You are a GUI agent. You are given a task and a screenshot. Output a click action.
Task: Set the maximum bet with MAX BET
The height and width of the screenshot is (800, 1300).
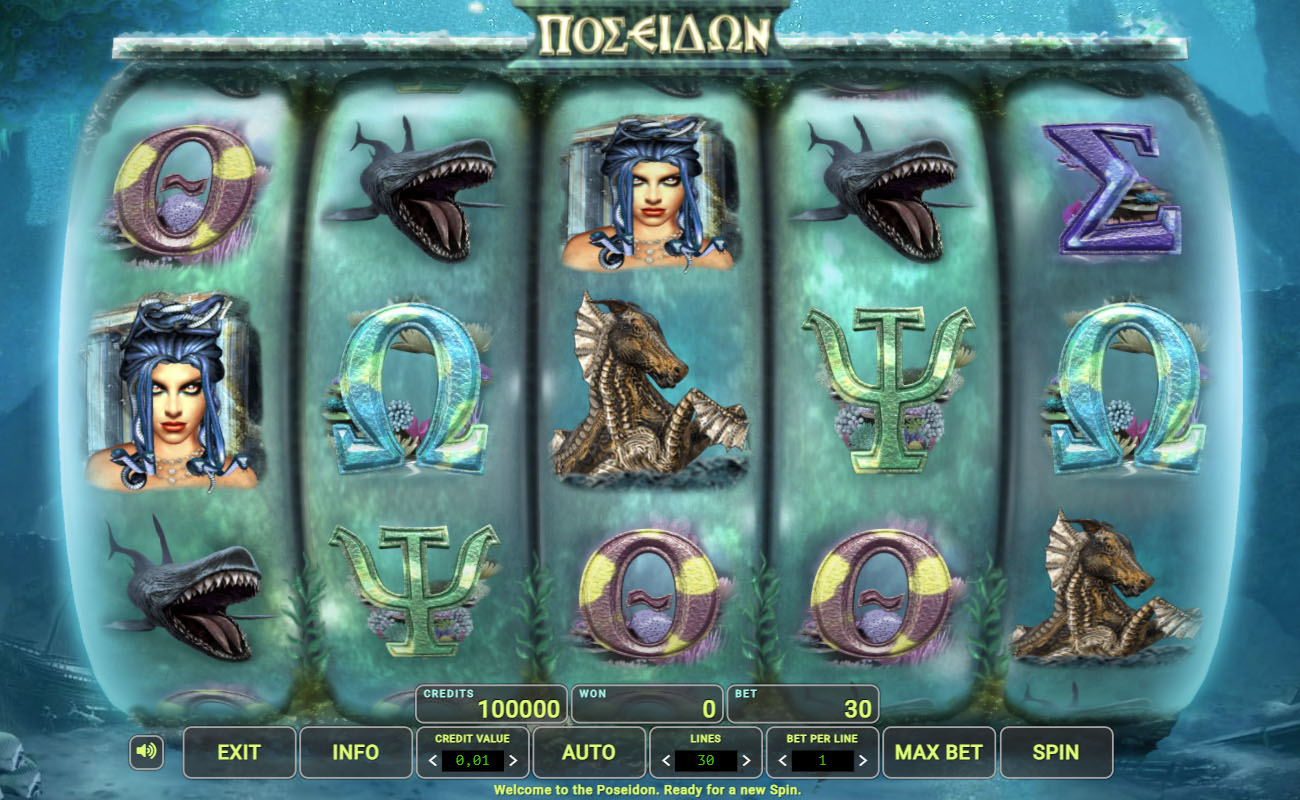pyautogui.click(x=938, y=752)
